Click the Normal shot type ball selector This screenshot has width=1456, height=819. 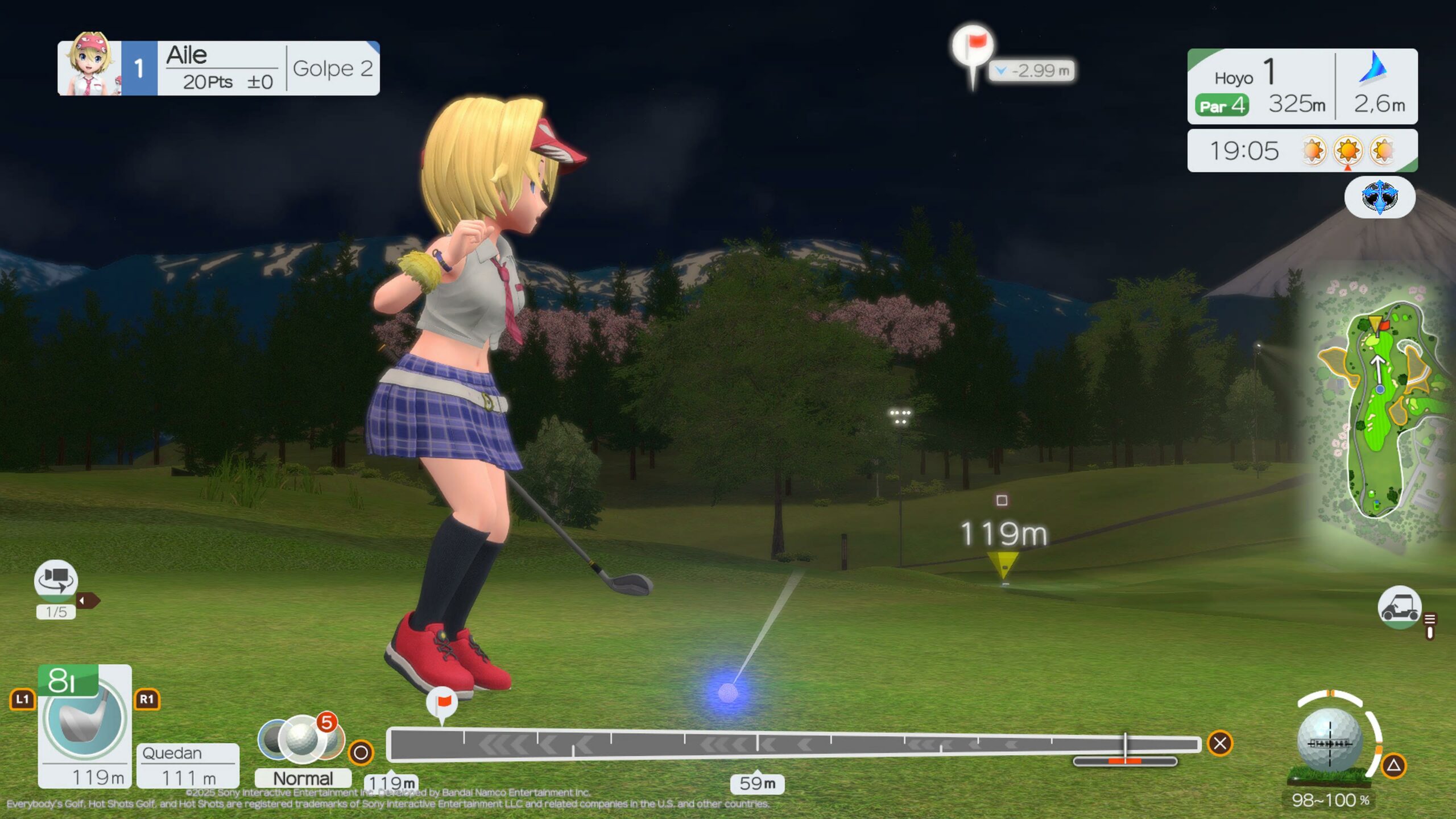(301, 739)
